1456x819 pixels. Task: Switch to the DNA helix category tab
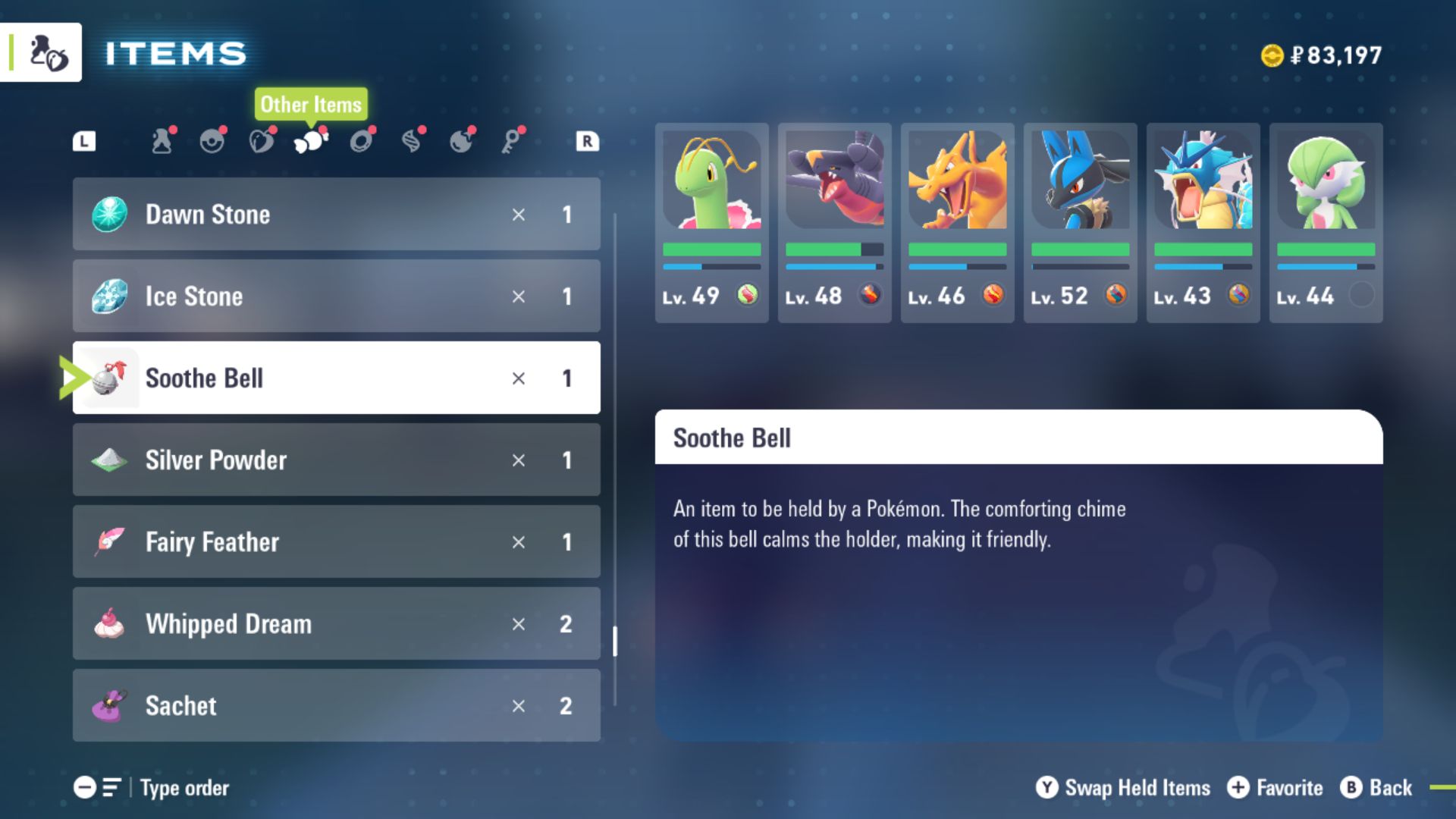(x=412, y=141)
